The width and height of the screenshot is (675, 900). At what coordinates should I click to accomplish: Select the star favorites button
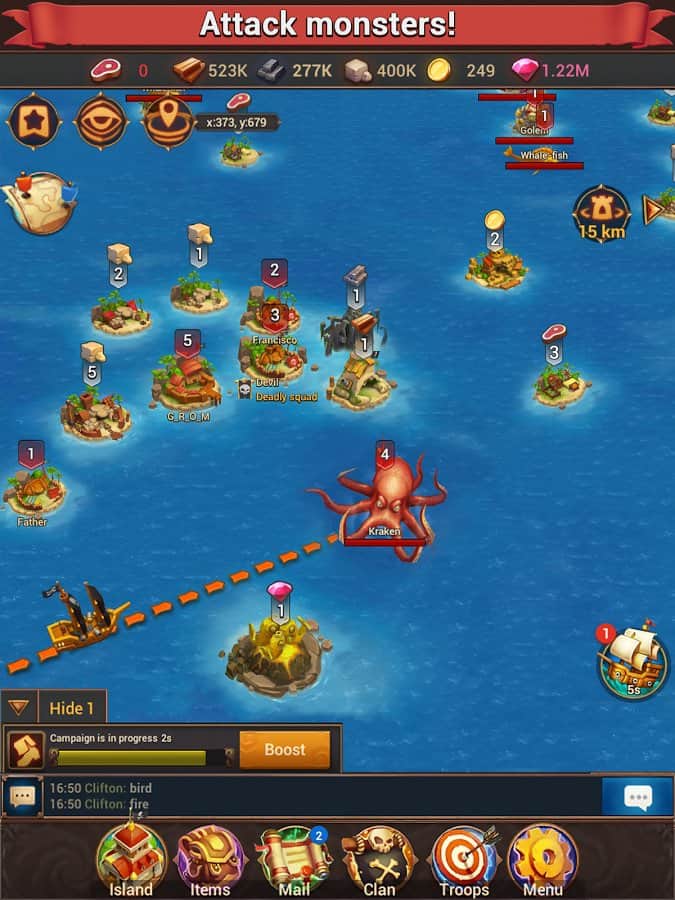point(33,121)
